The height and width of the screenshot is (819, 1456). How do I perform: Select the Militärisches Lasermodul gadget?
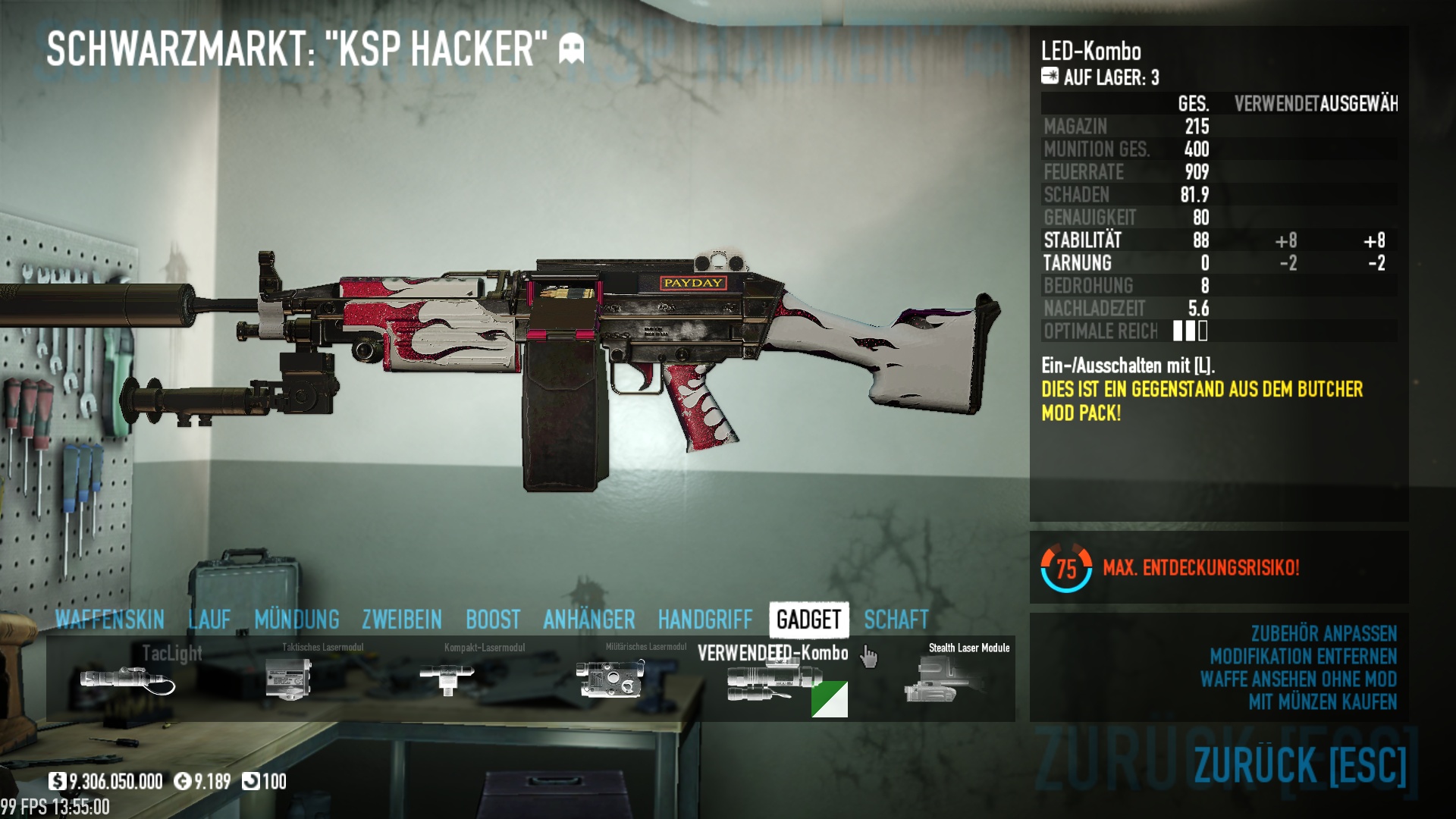(610, 679)
